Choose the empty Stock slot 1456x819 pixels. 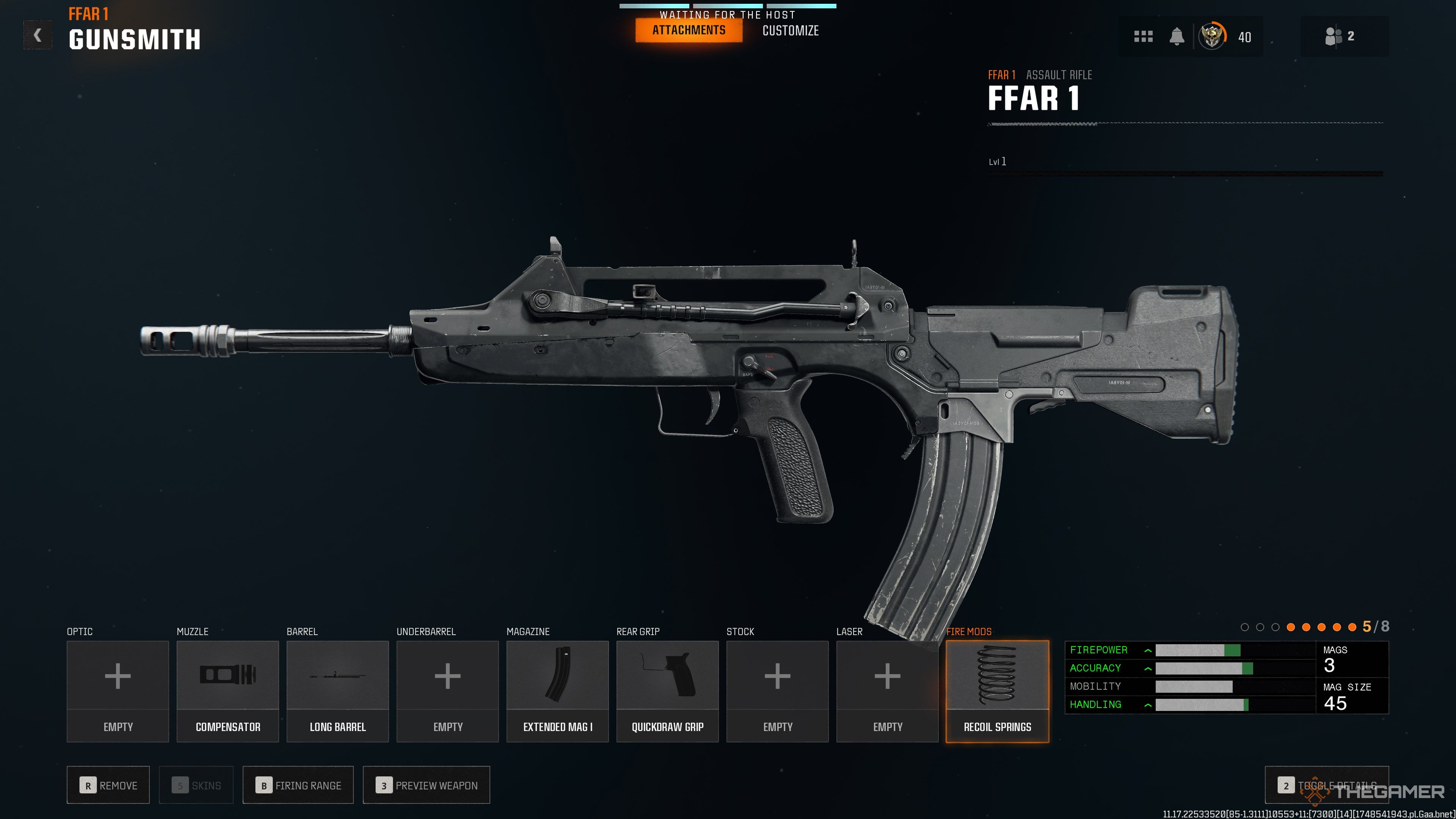coord(777,691)
